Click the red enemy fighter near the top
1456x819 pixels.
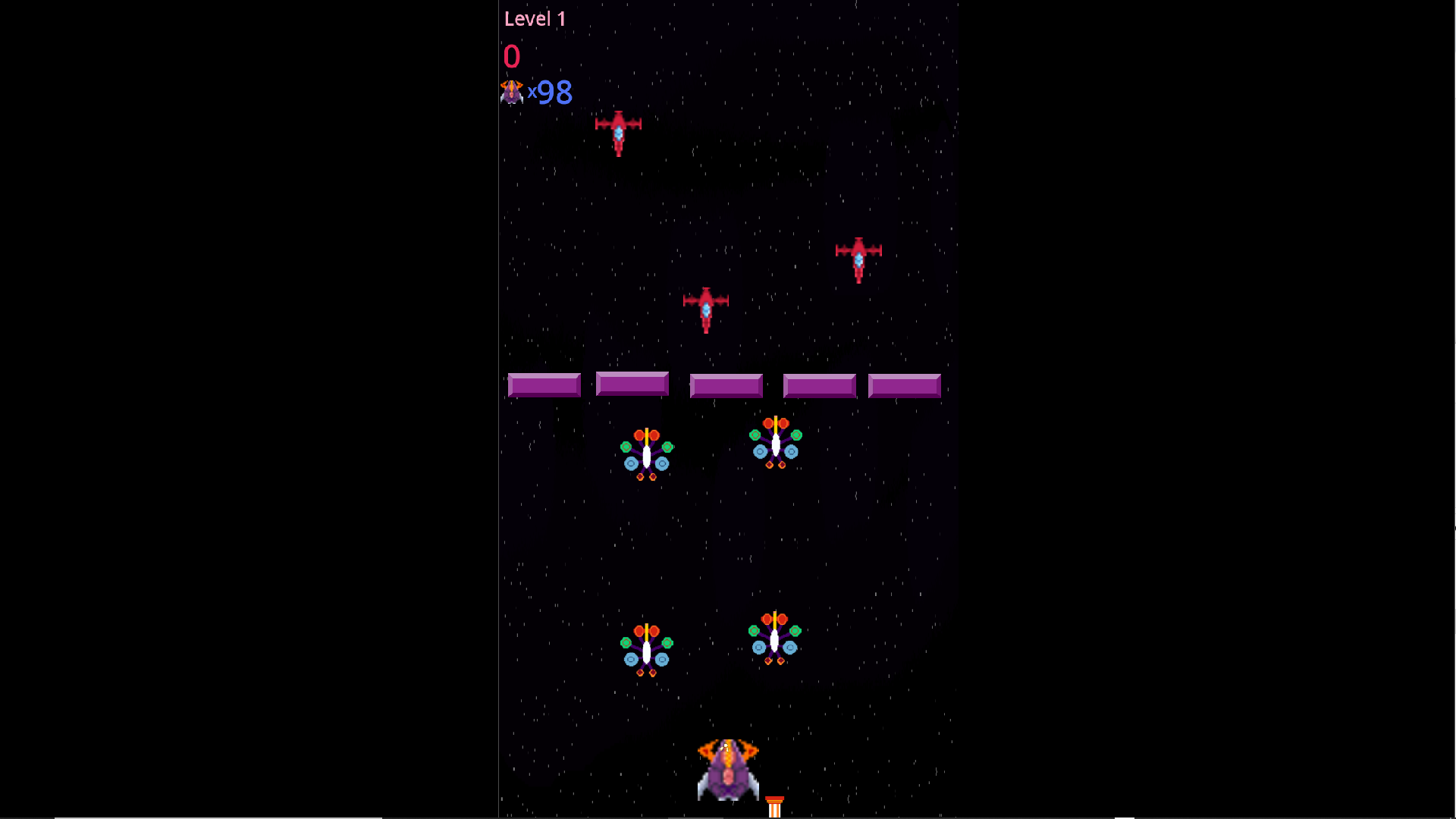point(618,133)
